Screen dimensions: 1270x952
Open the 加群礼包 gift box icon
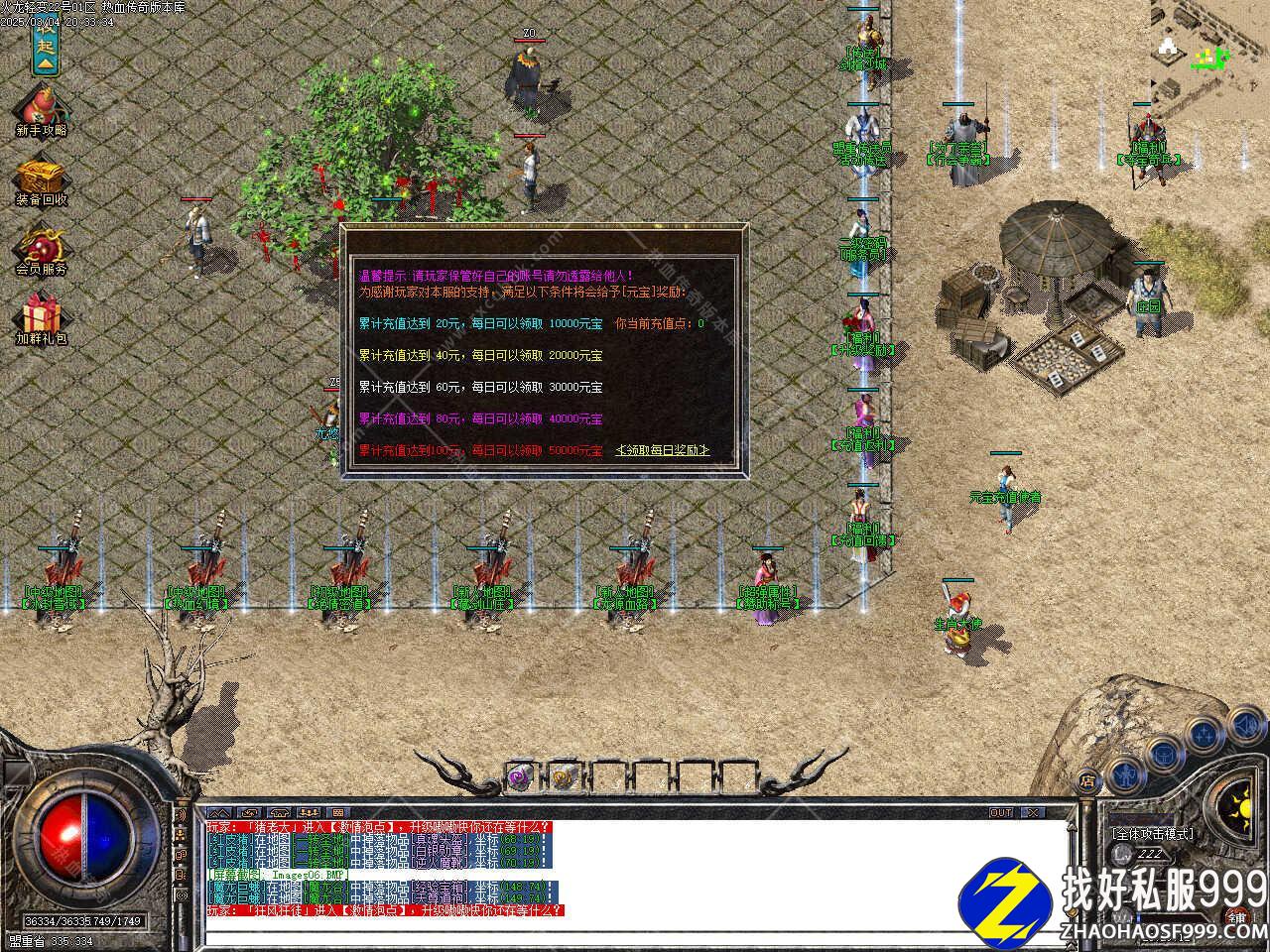click(42, 317)
